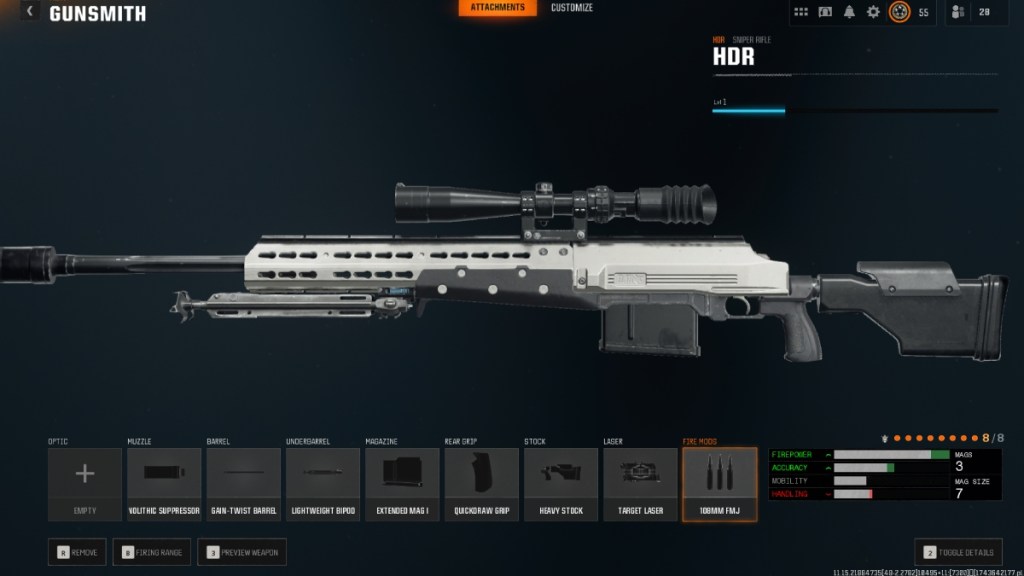Select the Gain-Twist Barrel slot
Viewport: 1024px width, 576px height.
pyautogui.click(x=243, y=484)
